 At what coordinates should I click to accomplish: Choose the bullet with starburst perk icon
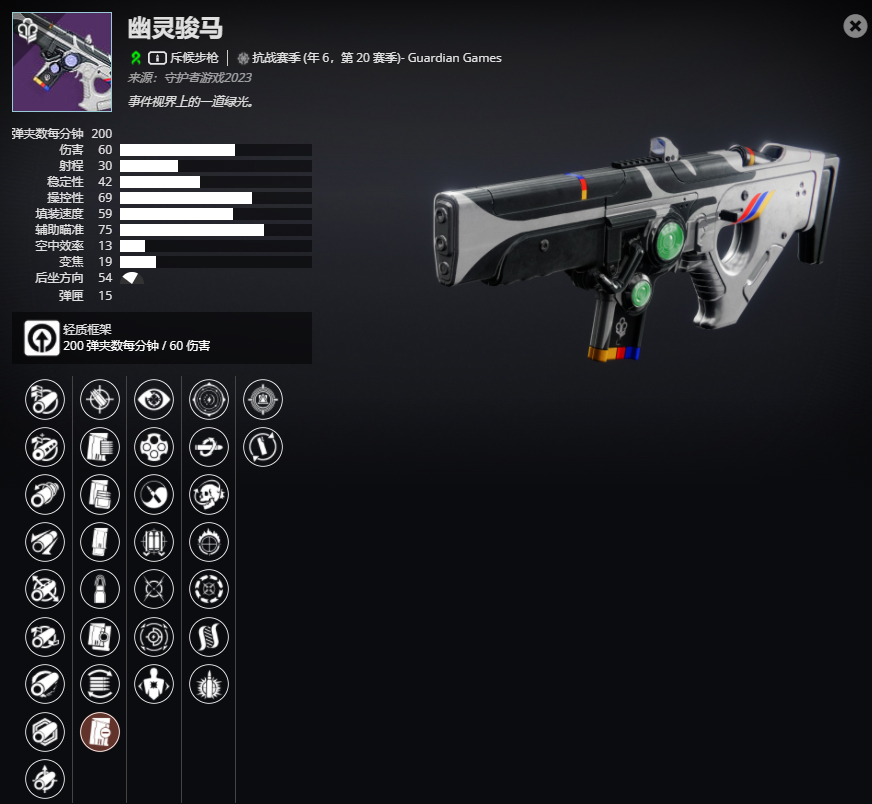pos(209,684)
